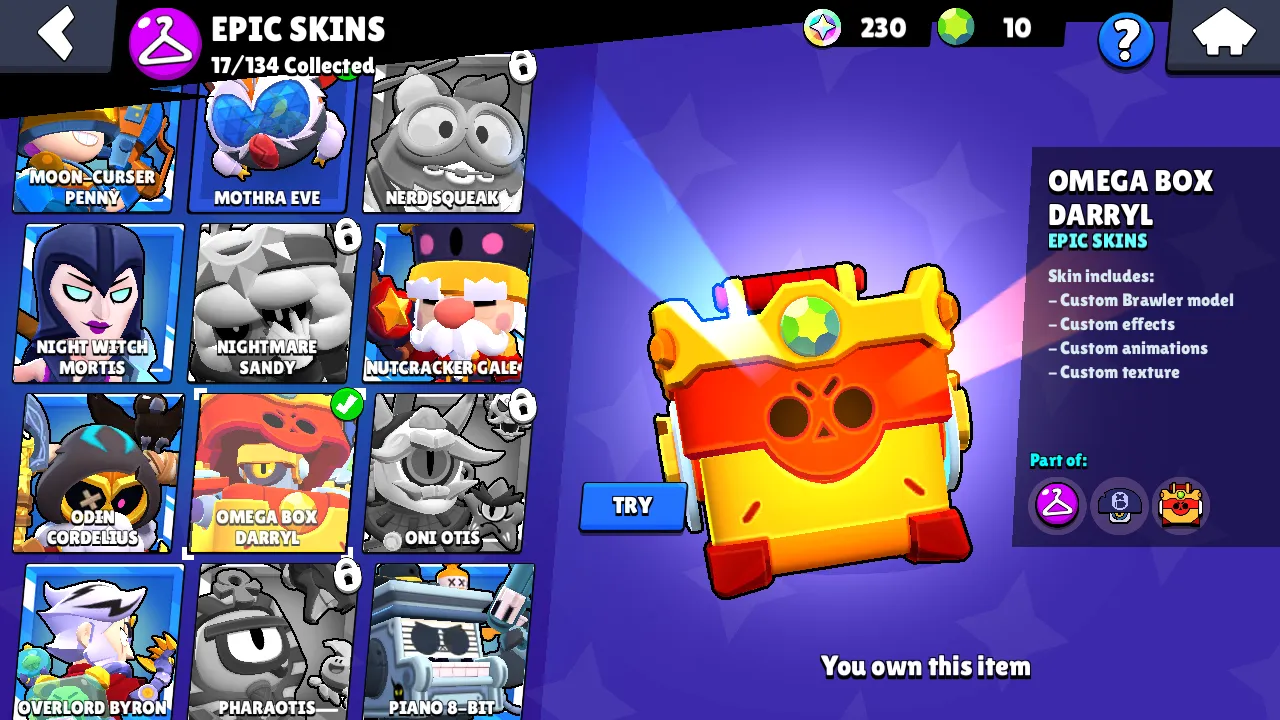Click the back arrow to leave Epic Skins
Image resolution: width=1280 pixels, height=720 pixels.
(x=57, y=35)
